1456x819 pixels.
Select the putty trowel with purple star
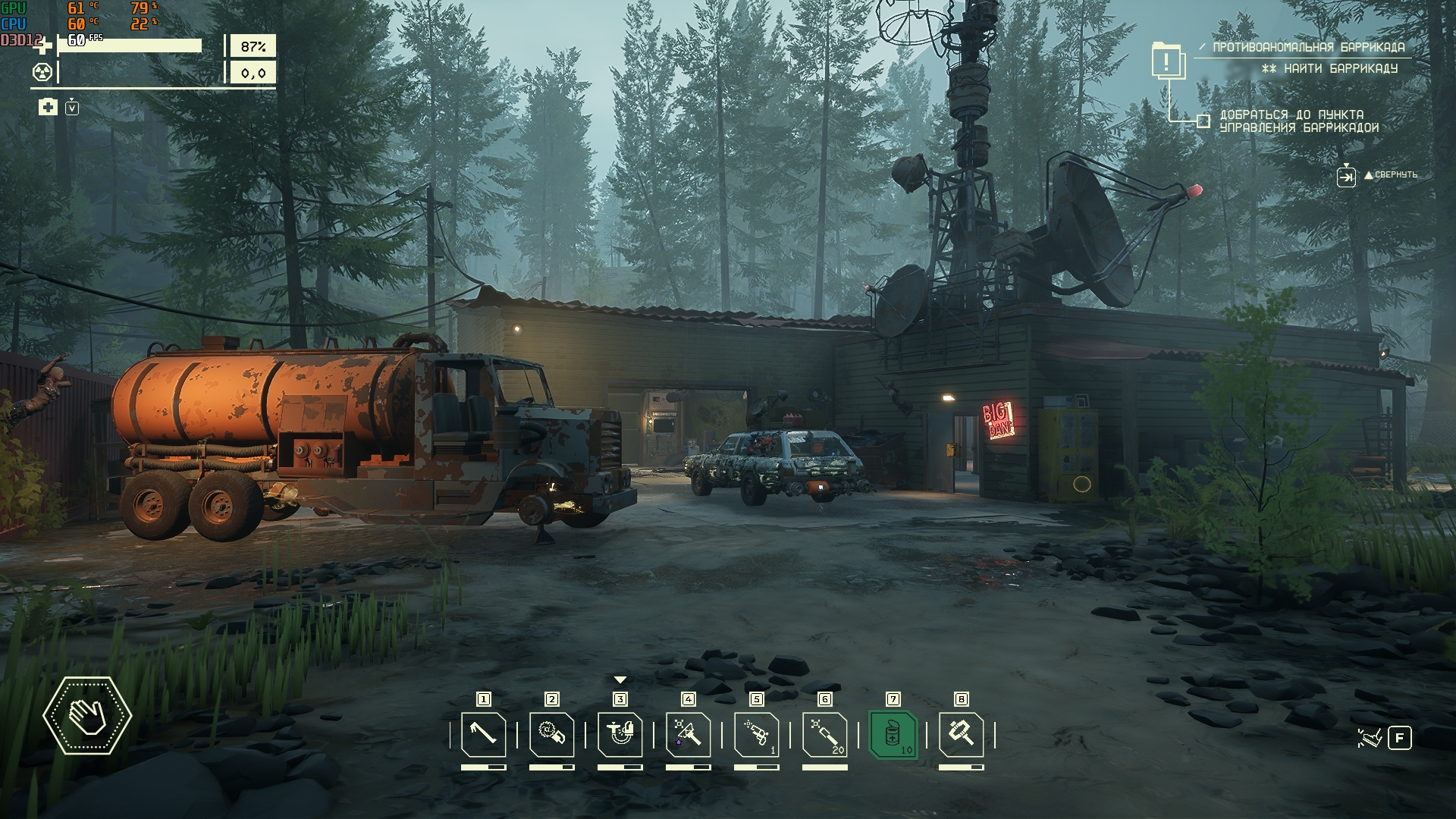689,734
